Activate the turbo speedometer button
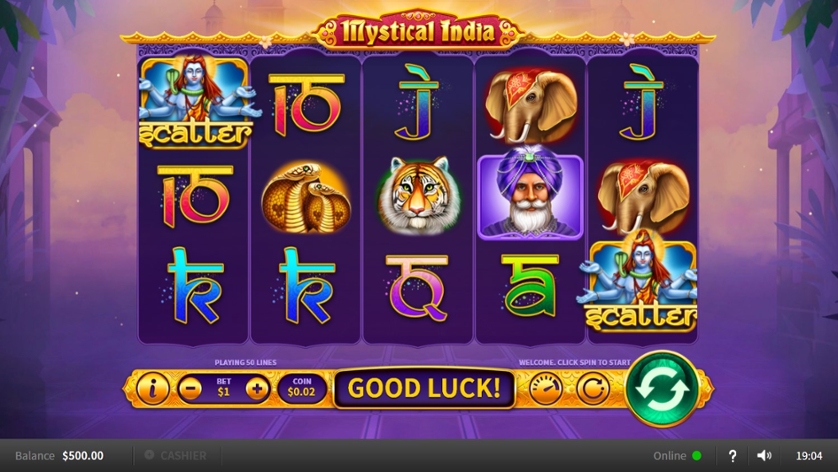Viewport: 838px width, 472px height. [x=545, y=388]
